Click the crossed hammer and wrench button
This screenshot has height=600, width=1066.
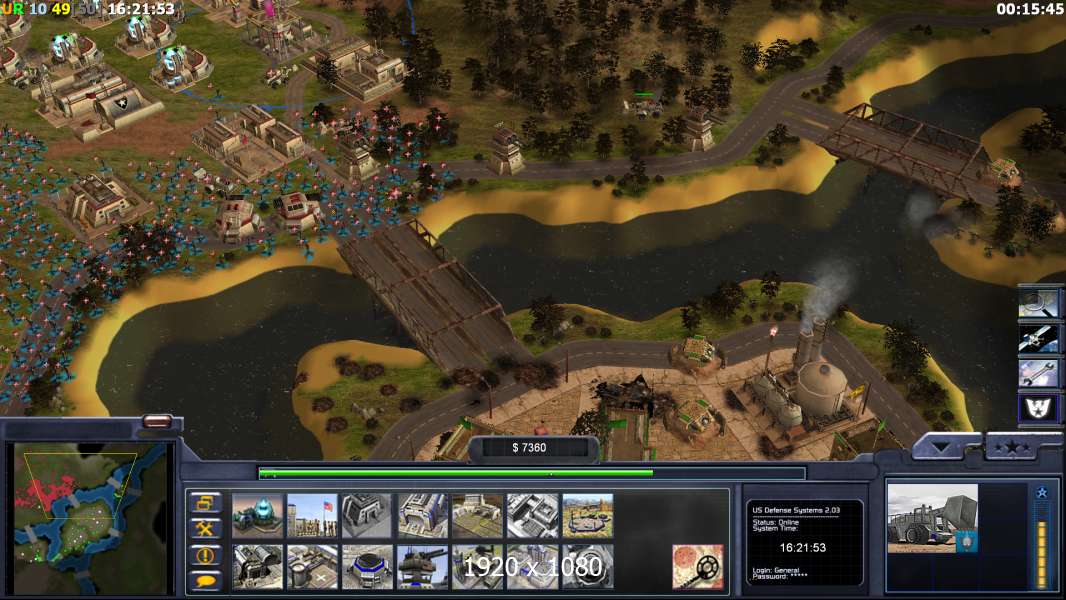(x=206, y=529)
